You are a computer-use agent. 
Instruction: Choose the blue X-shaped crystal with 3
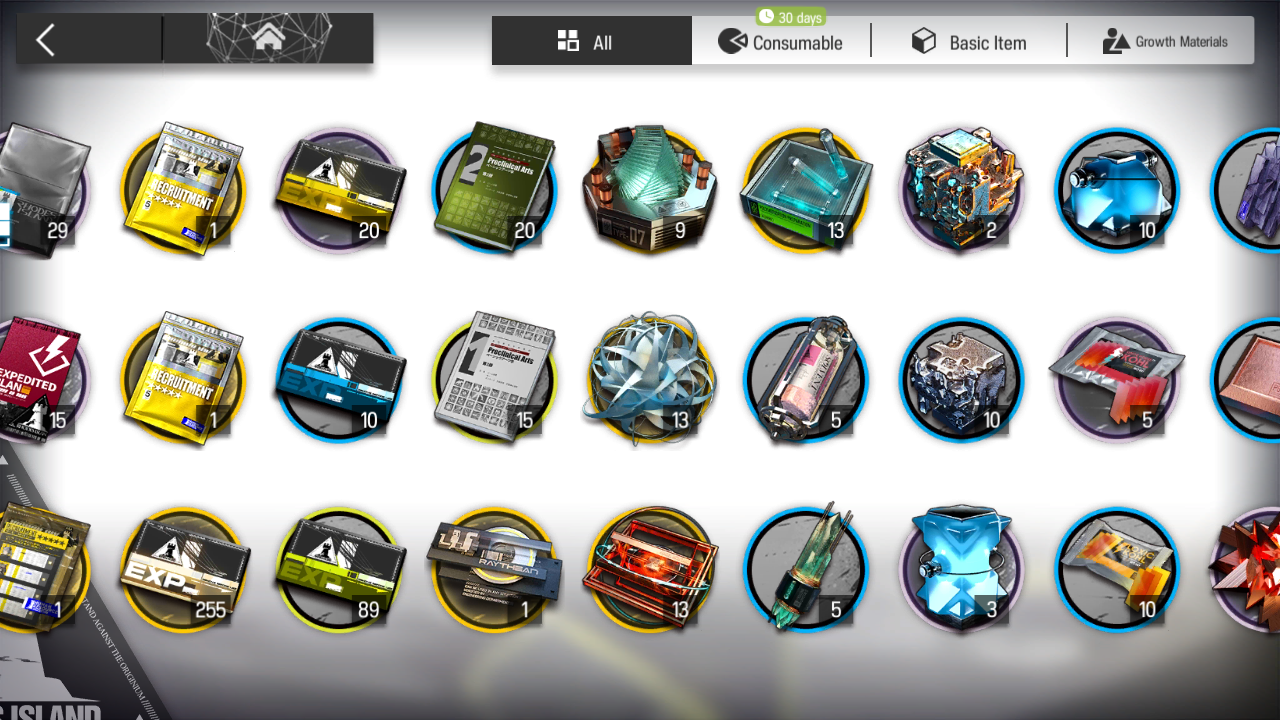[961, 570]
